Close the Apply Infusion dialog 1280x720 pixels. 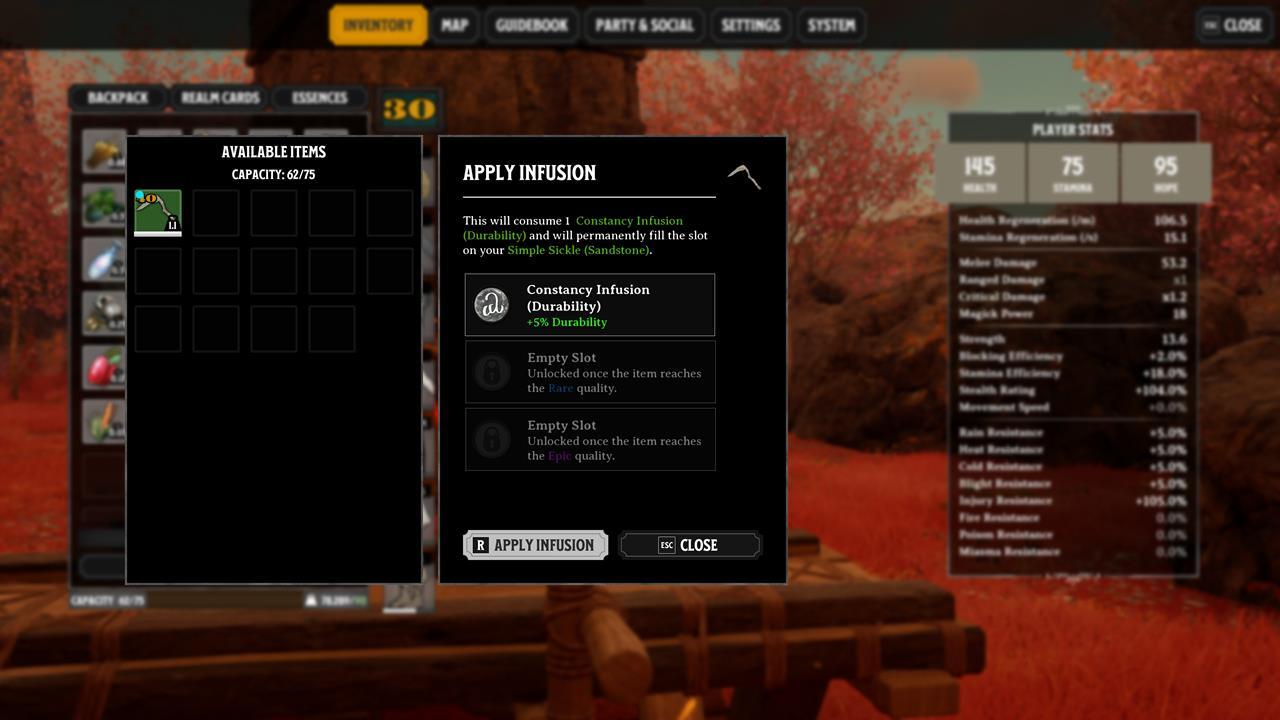pyautogui.click(x=690, y=545)
